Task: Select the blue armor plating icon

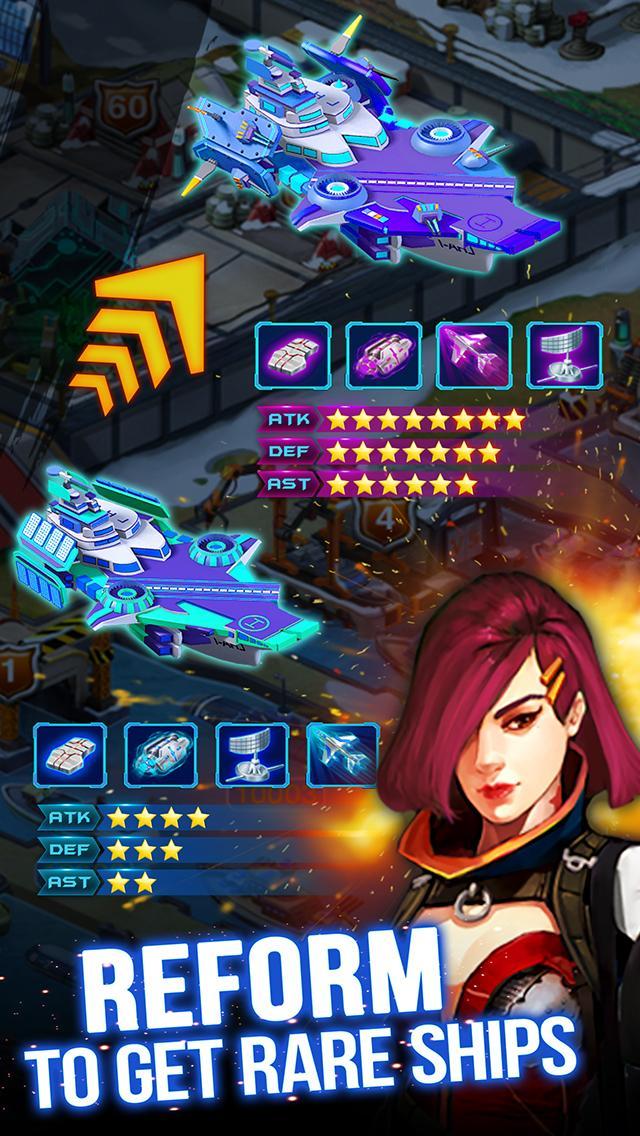Action: tap(71, 755)
